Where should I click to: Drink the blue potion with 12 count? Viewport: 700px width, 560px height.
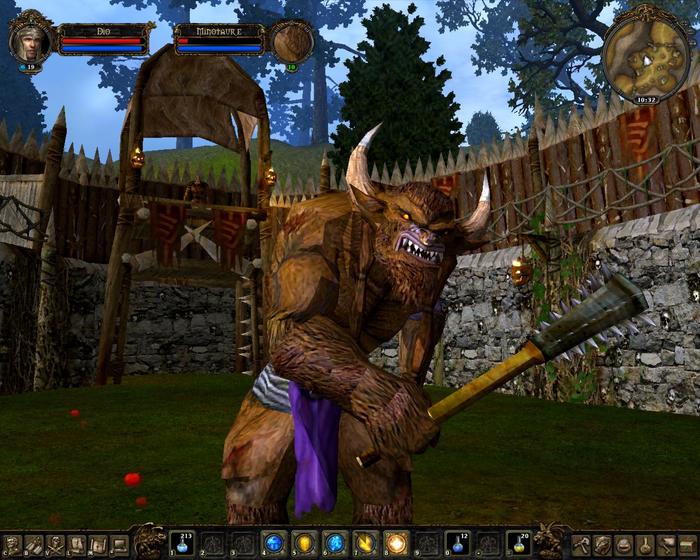pos(456,543)
